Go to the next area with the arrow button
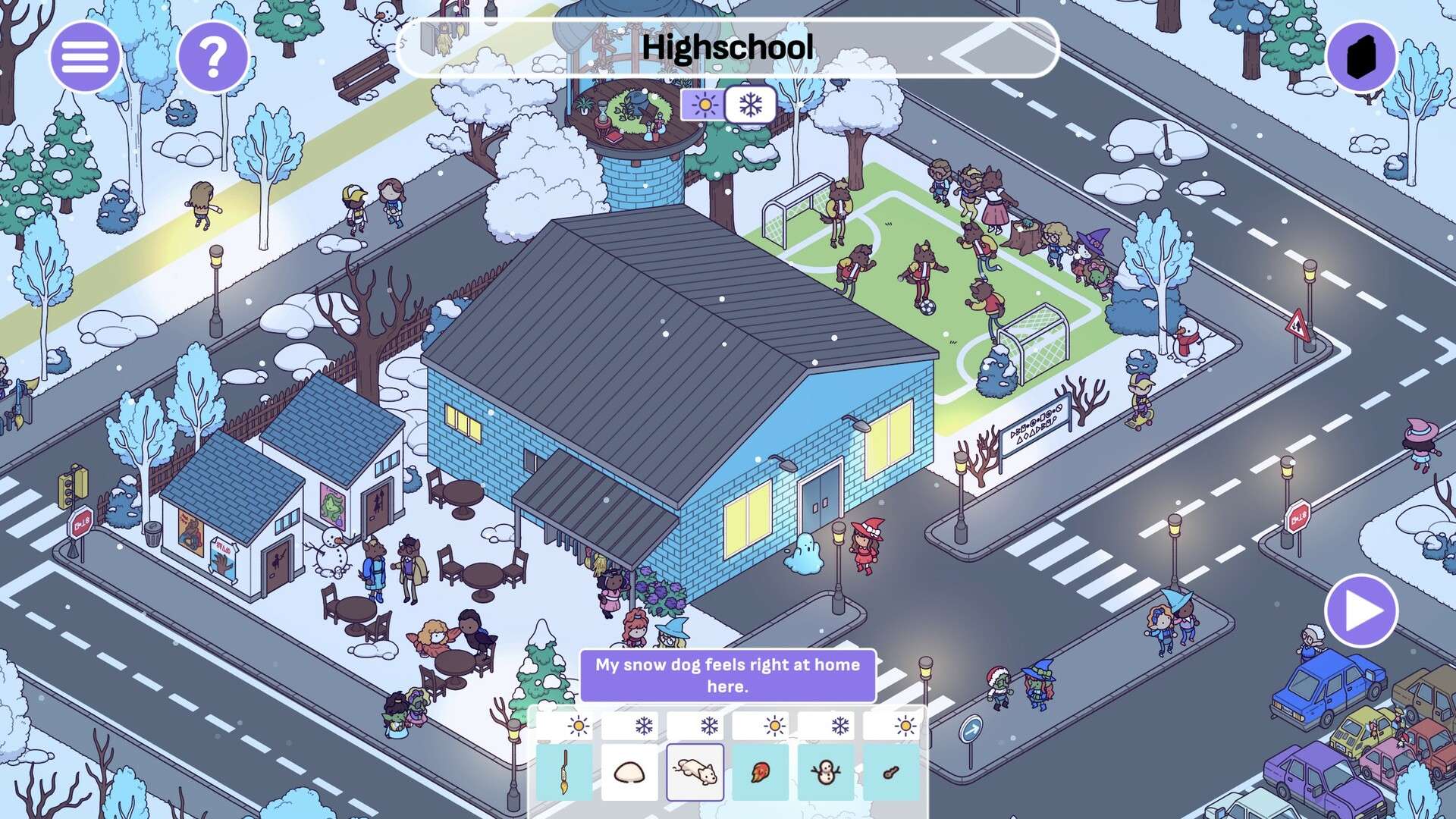The width and height of the screenshot is (1456, 819). 1362,611
